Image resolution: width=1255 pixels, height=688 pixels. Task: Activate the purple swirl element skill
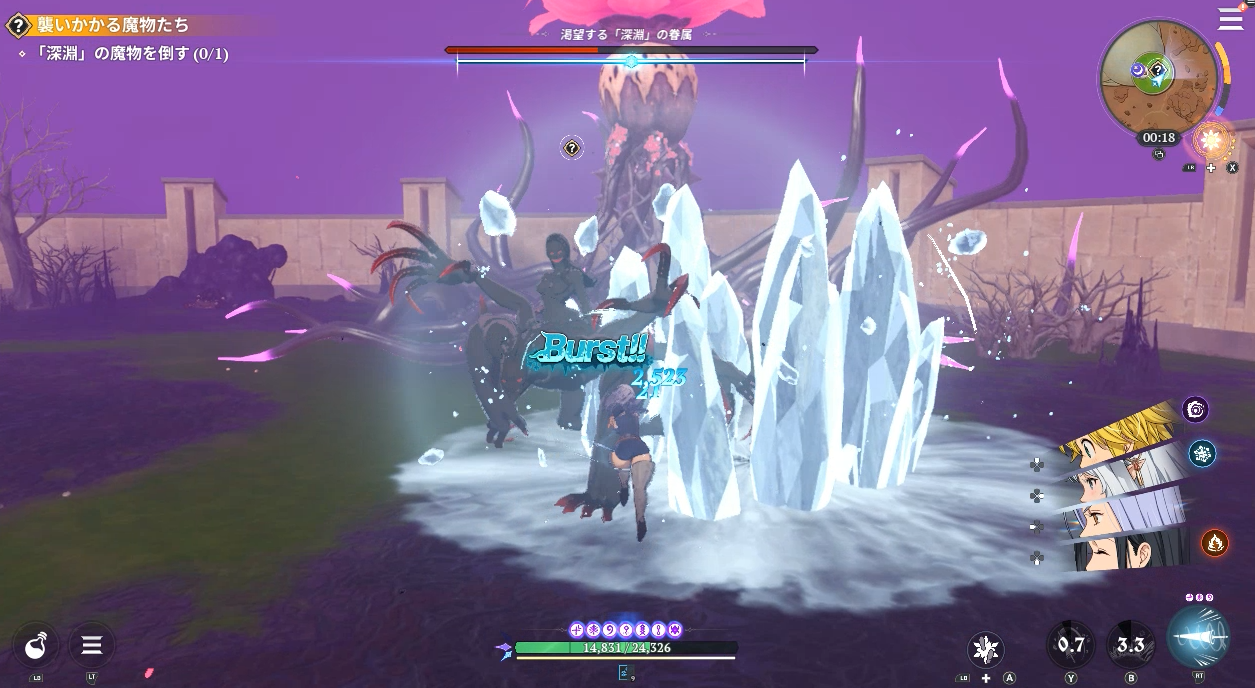[x=1195, y=408]
